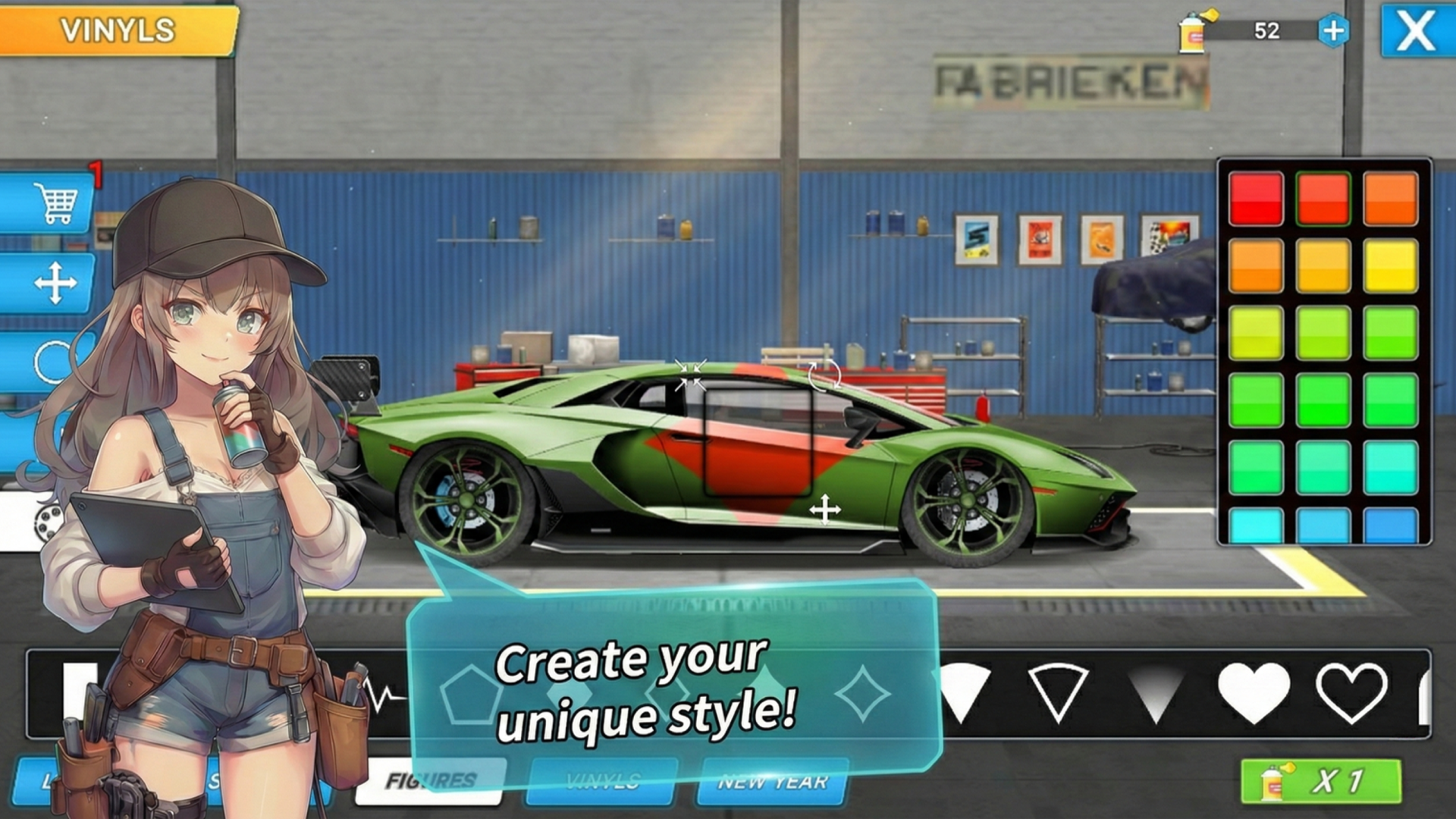Switch to the Figures tab

431,781
